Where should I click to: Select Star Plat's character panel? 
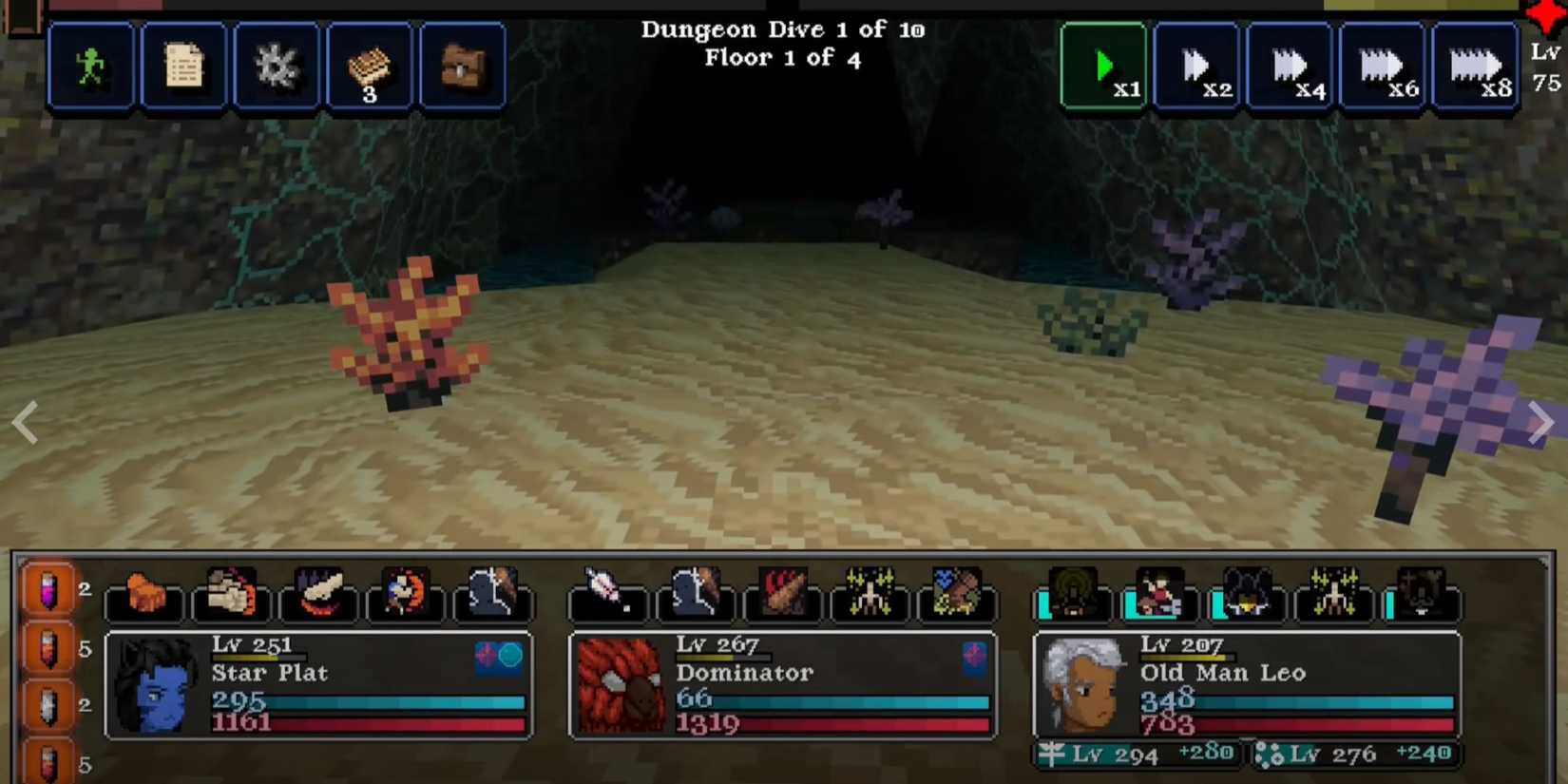click(x=318, y=684)
